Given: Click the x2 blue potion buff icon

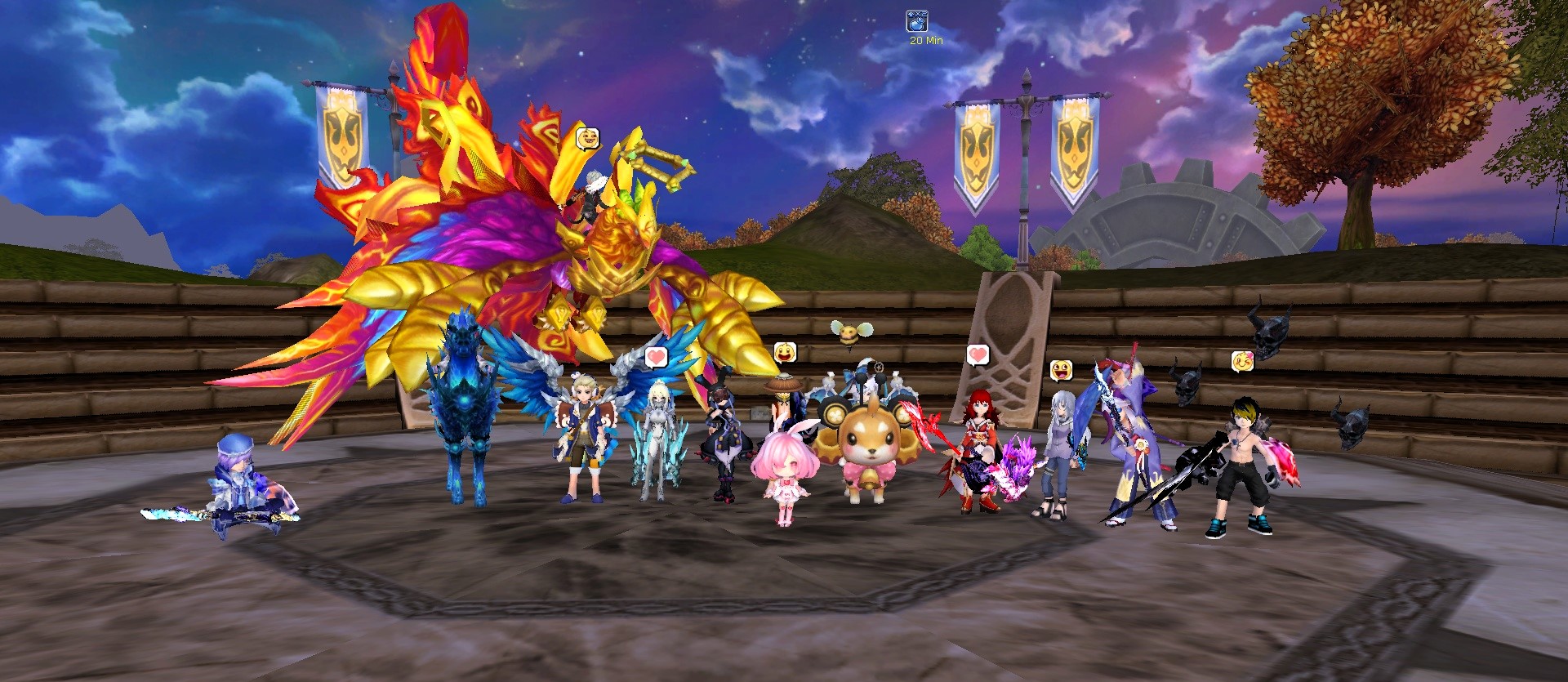Looking at the screenshot, I should click(x=916, y=21).
